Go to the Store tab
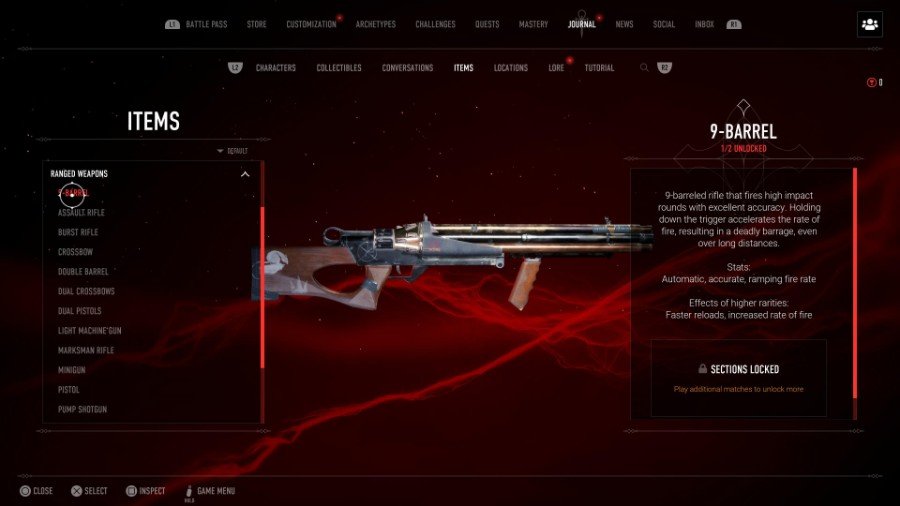 click(x=256, y=24)
